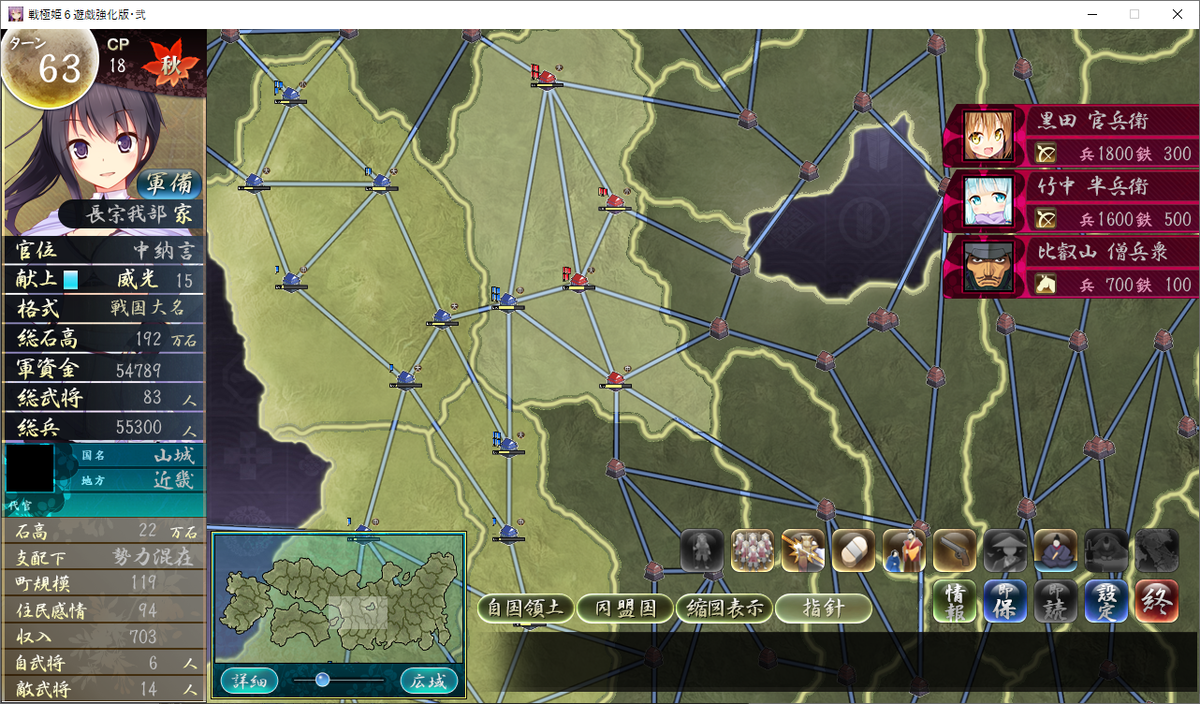Choose the bandage medicine command icon
The image size is (1200, 704).
pos(853,550)
